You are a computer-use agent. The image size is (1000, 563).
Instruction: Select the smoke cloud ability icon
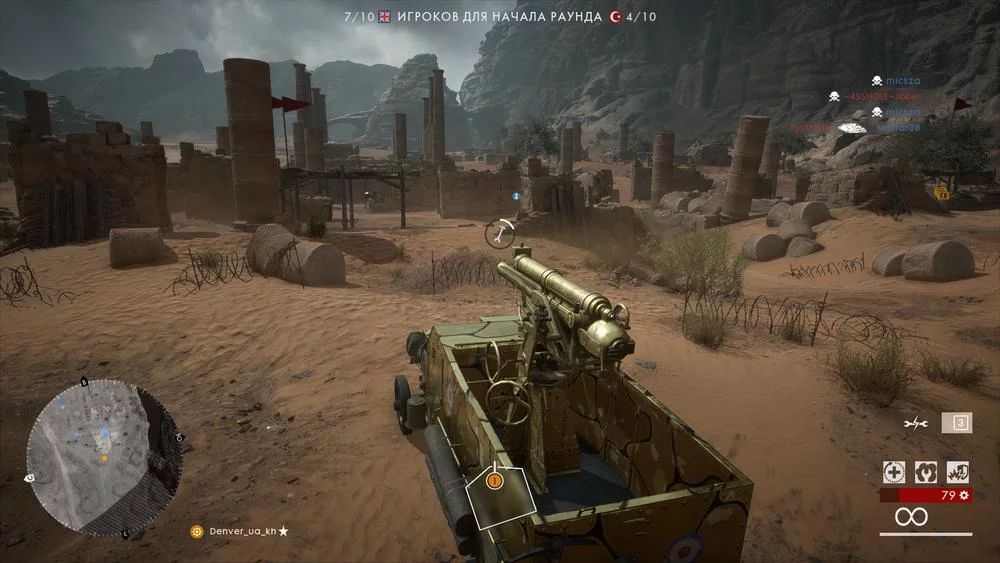tap(926, 472)
